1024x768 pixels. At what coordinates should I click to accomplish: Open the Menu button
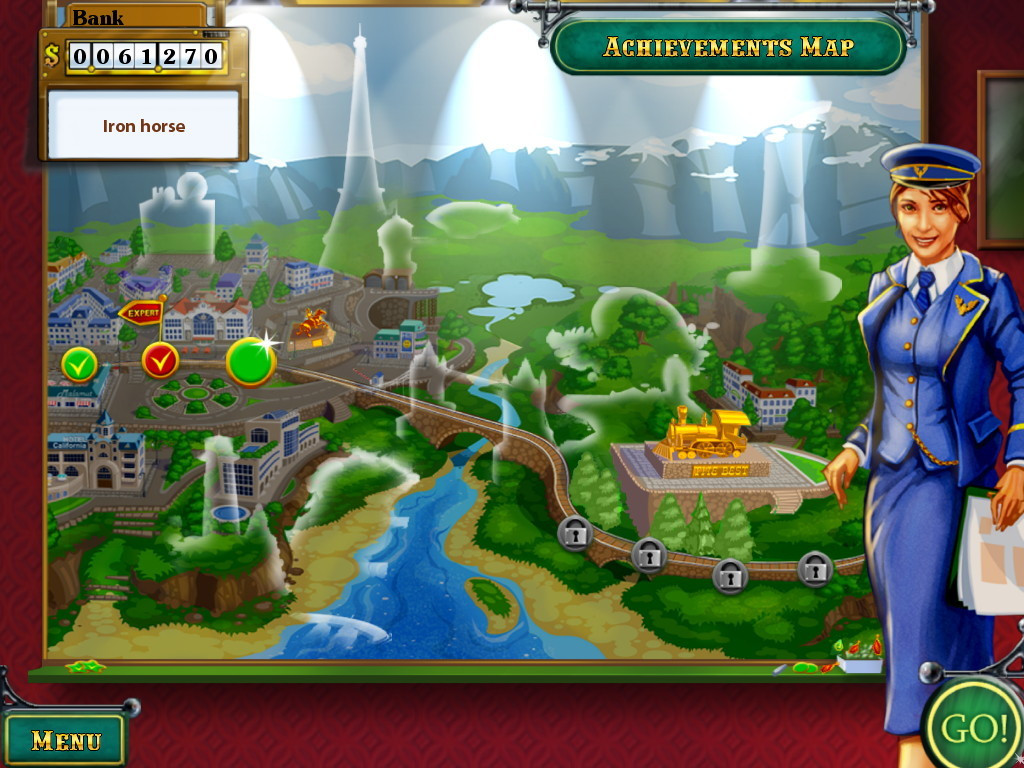click(x=66, y=739)
